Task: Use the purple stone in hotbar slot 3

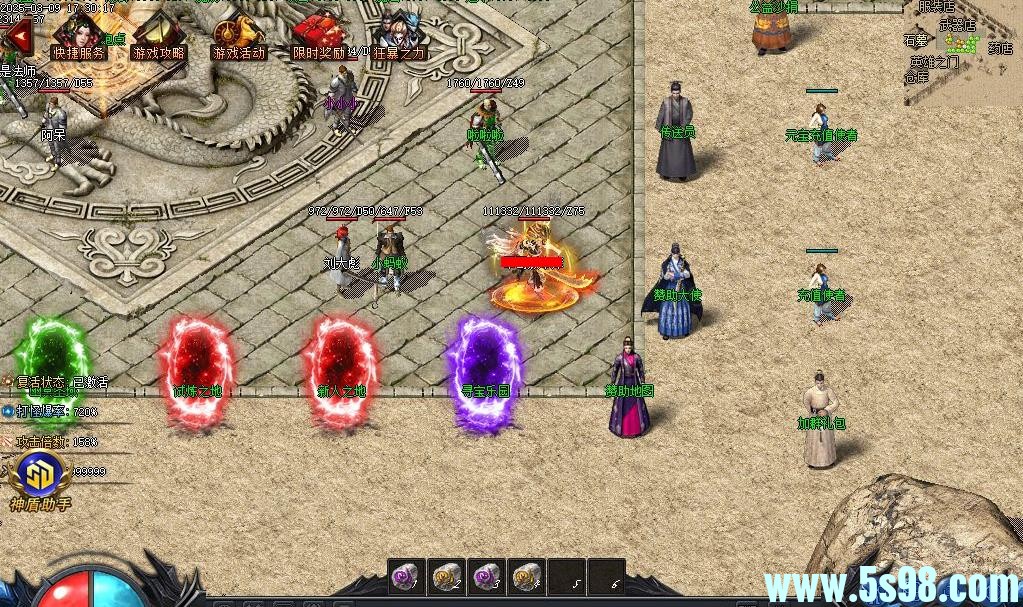Action: click(486, 577)
